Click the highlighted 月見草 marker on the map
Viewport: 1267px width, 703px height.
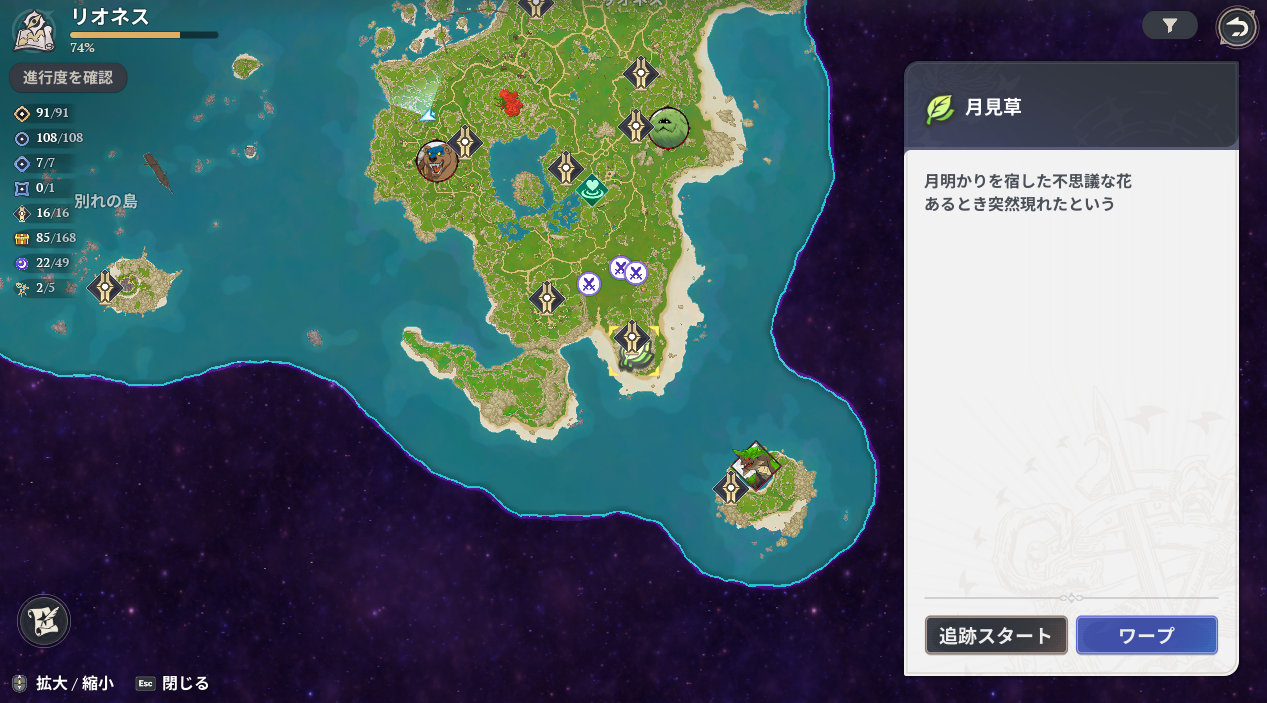coord(636,357)
